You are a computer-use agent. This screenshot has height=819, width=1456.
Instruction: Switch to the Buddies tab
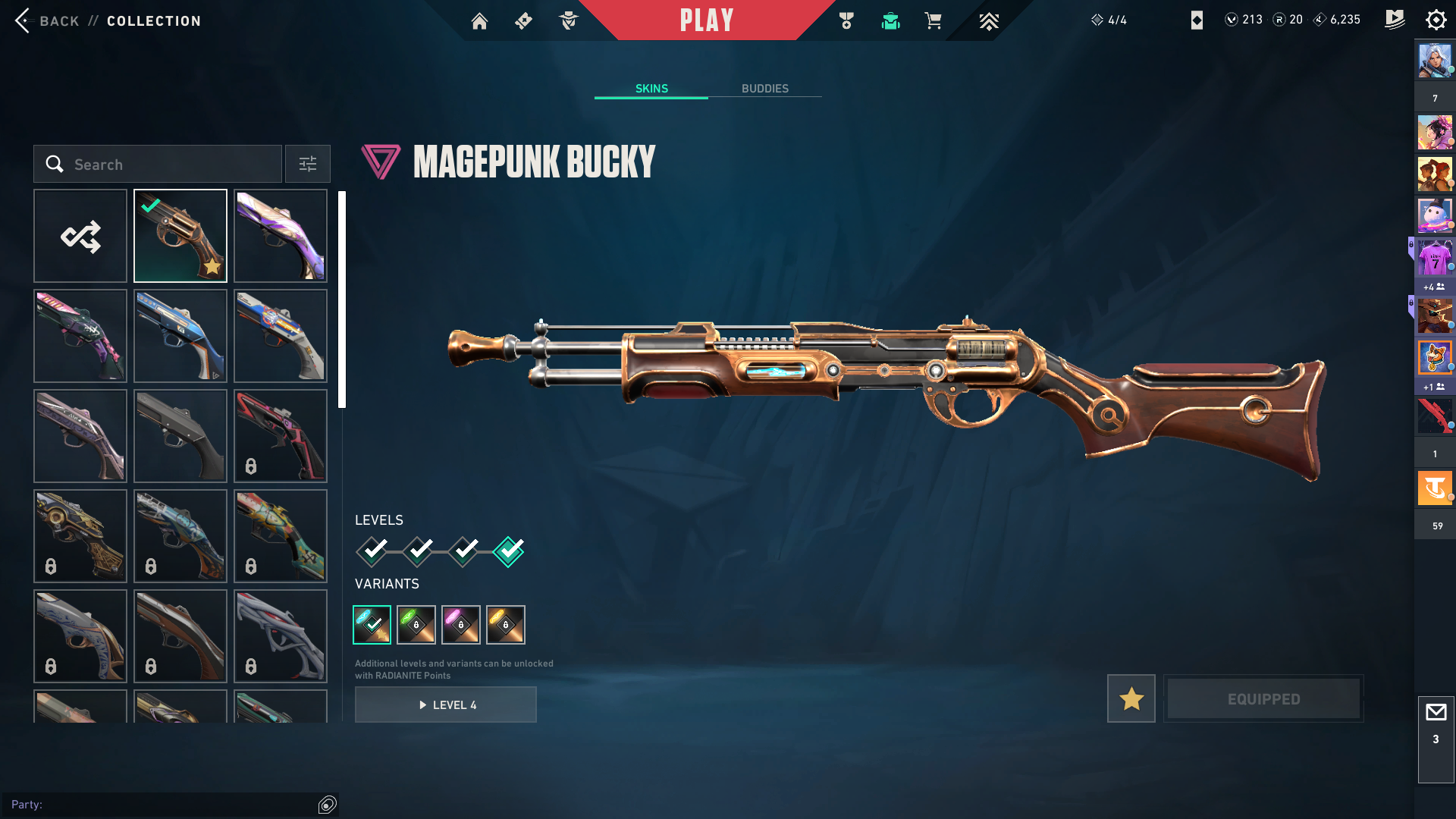pyautogui.click(x=764, y=89)
